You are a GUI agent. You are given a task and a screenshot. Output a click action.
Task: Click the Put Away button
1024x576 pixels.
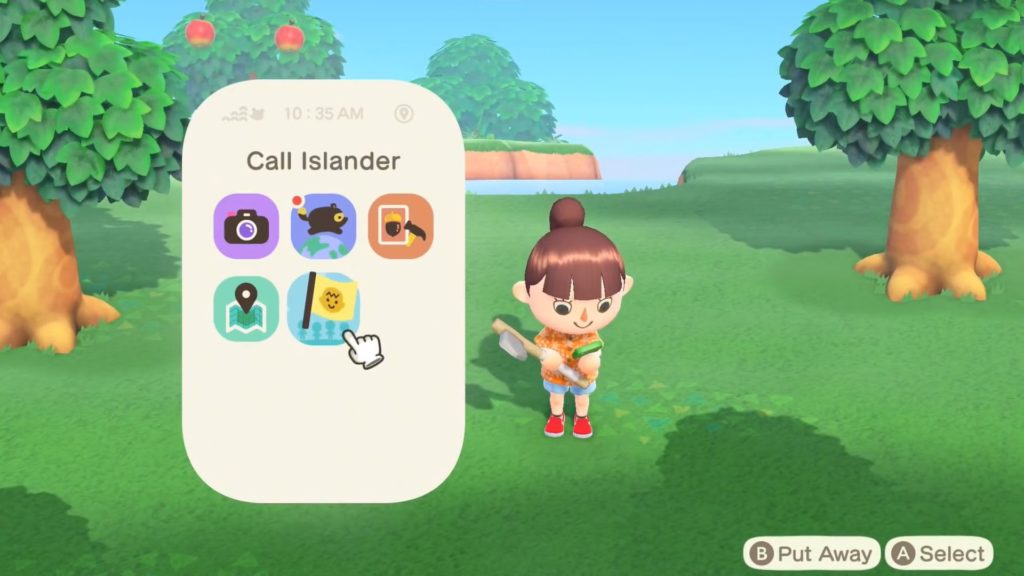[810, 553]
